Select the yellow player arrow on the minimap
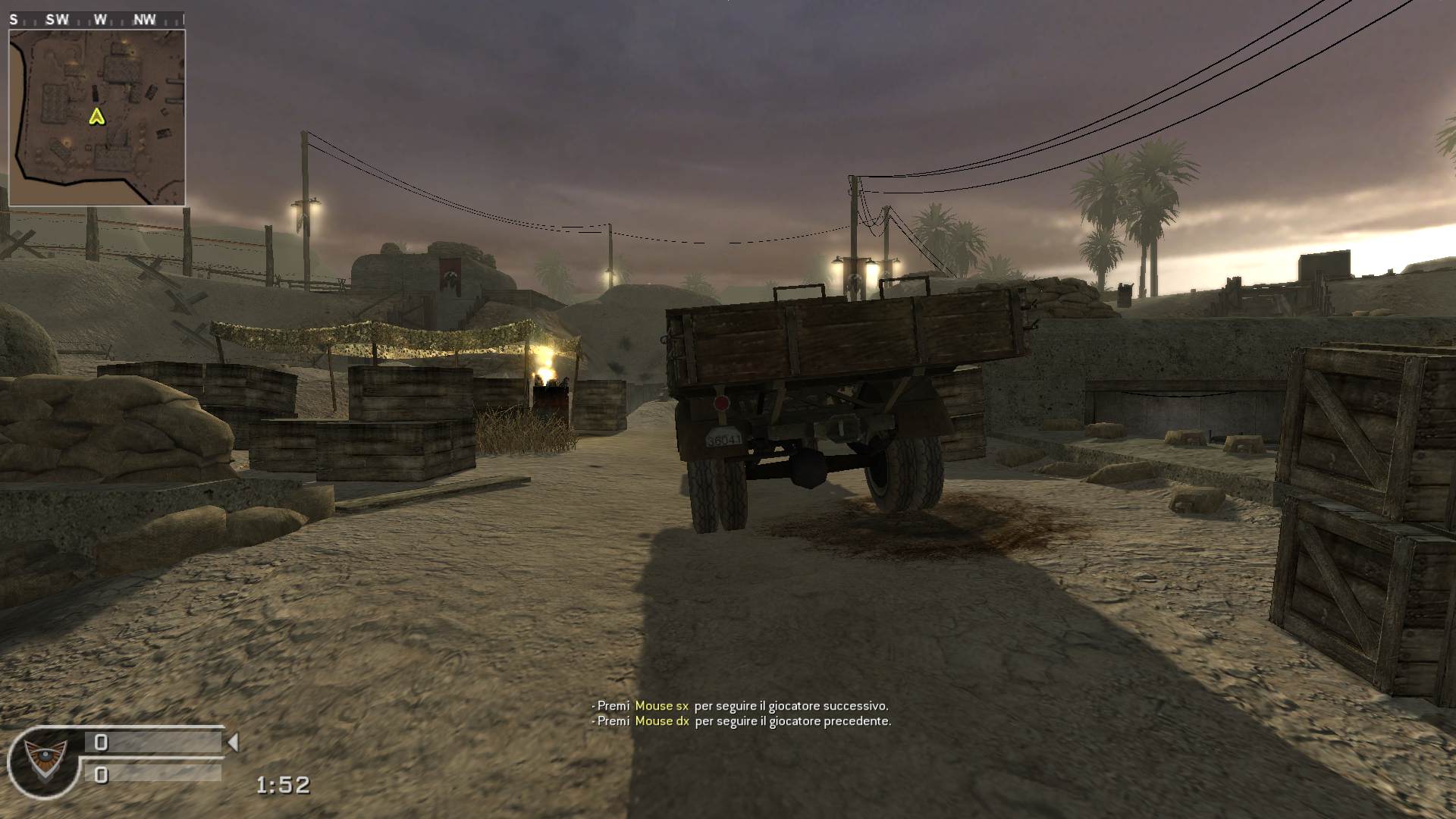Viewport: 1456px width, 819px height. tap(96, 116)
